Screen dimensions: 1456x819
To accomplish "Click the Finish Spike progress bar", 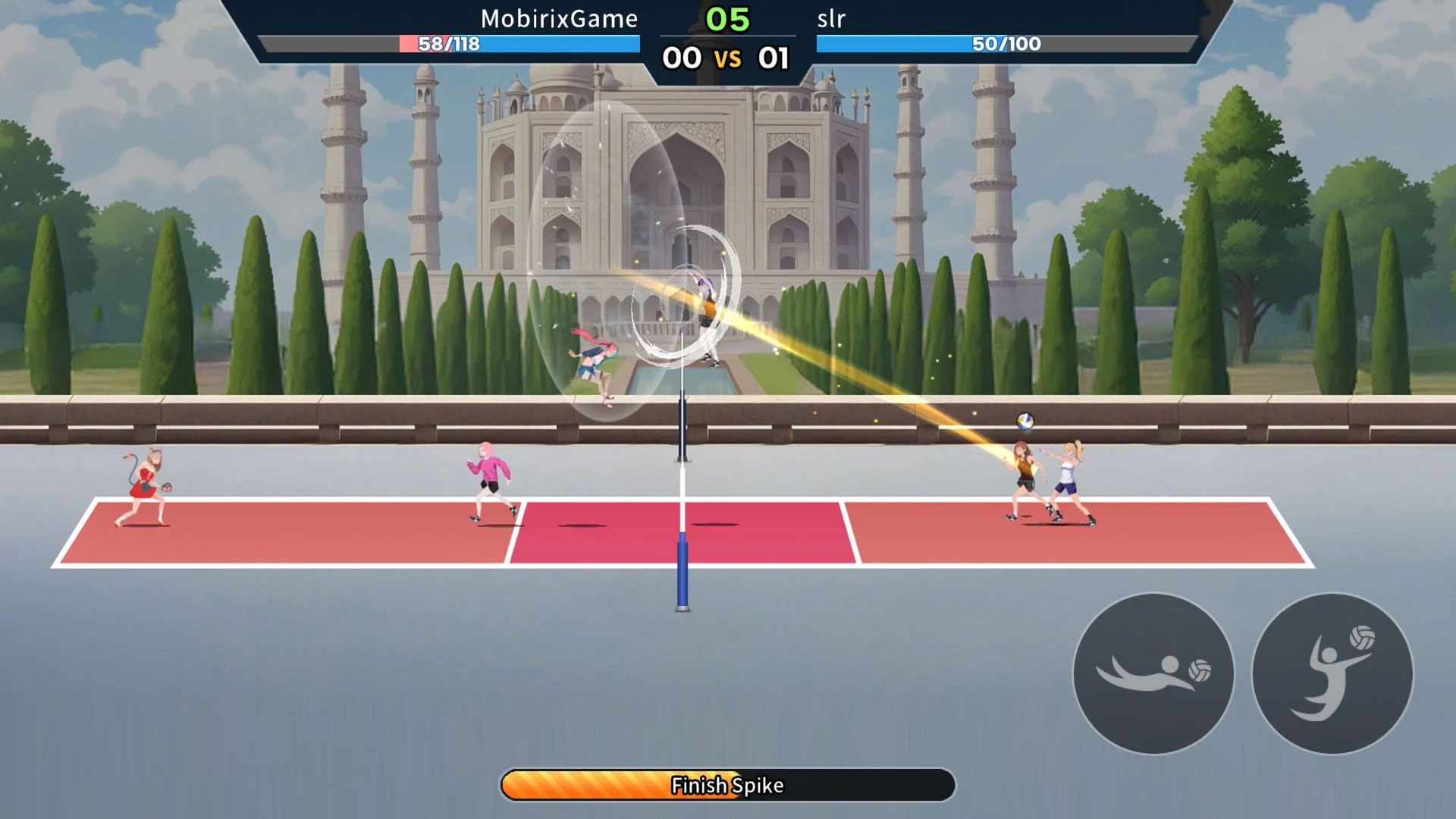I will pyautogui.click(x=728, y=785).
